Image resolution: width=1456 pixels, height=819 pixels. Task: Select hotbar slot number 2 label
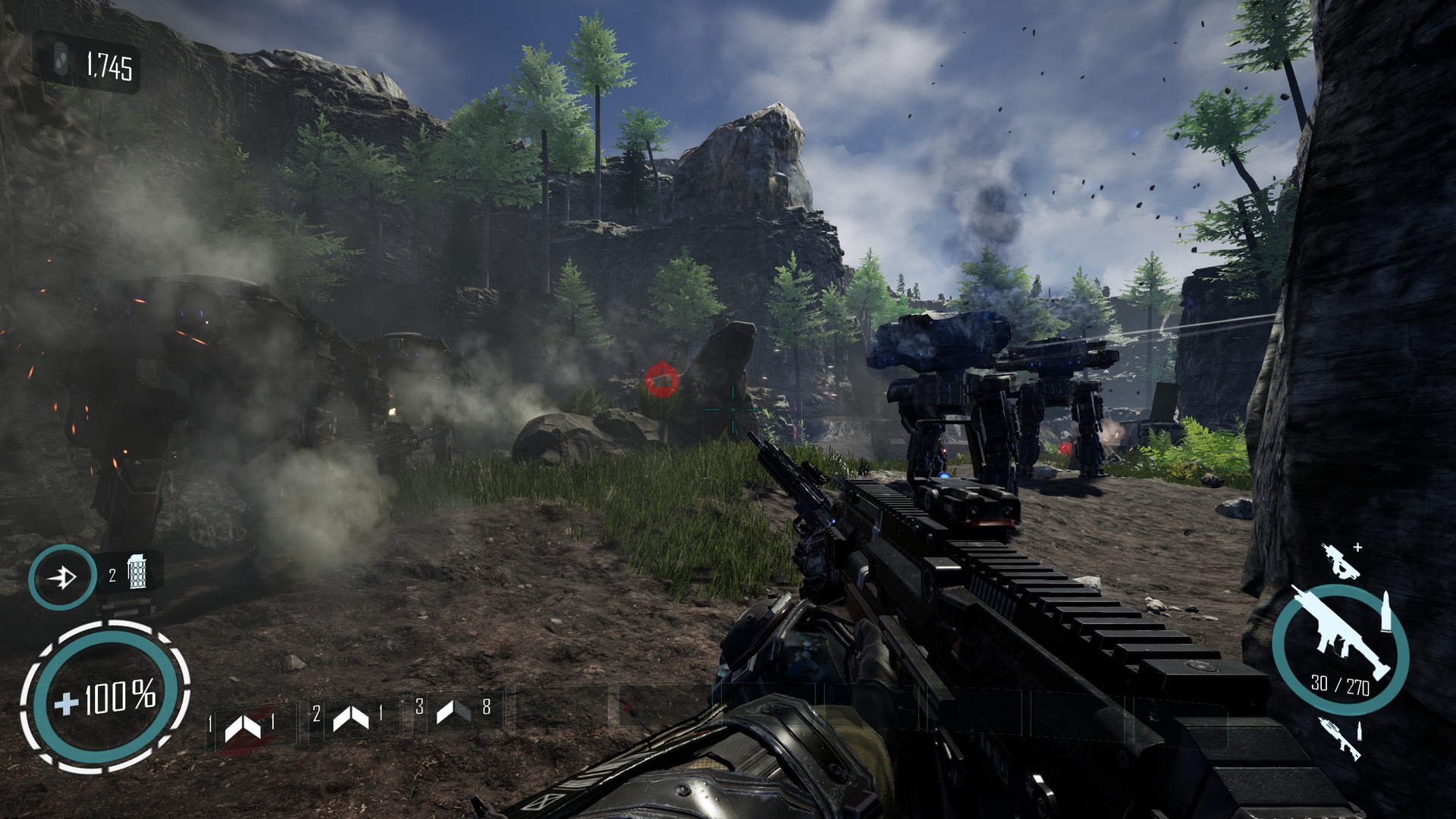[317, 715]
